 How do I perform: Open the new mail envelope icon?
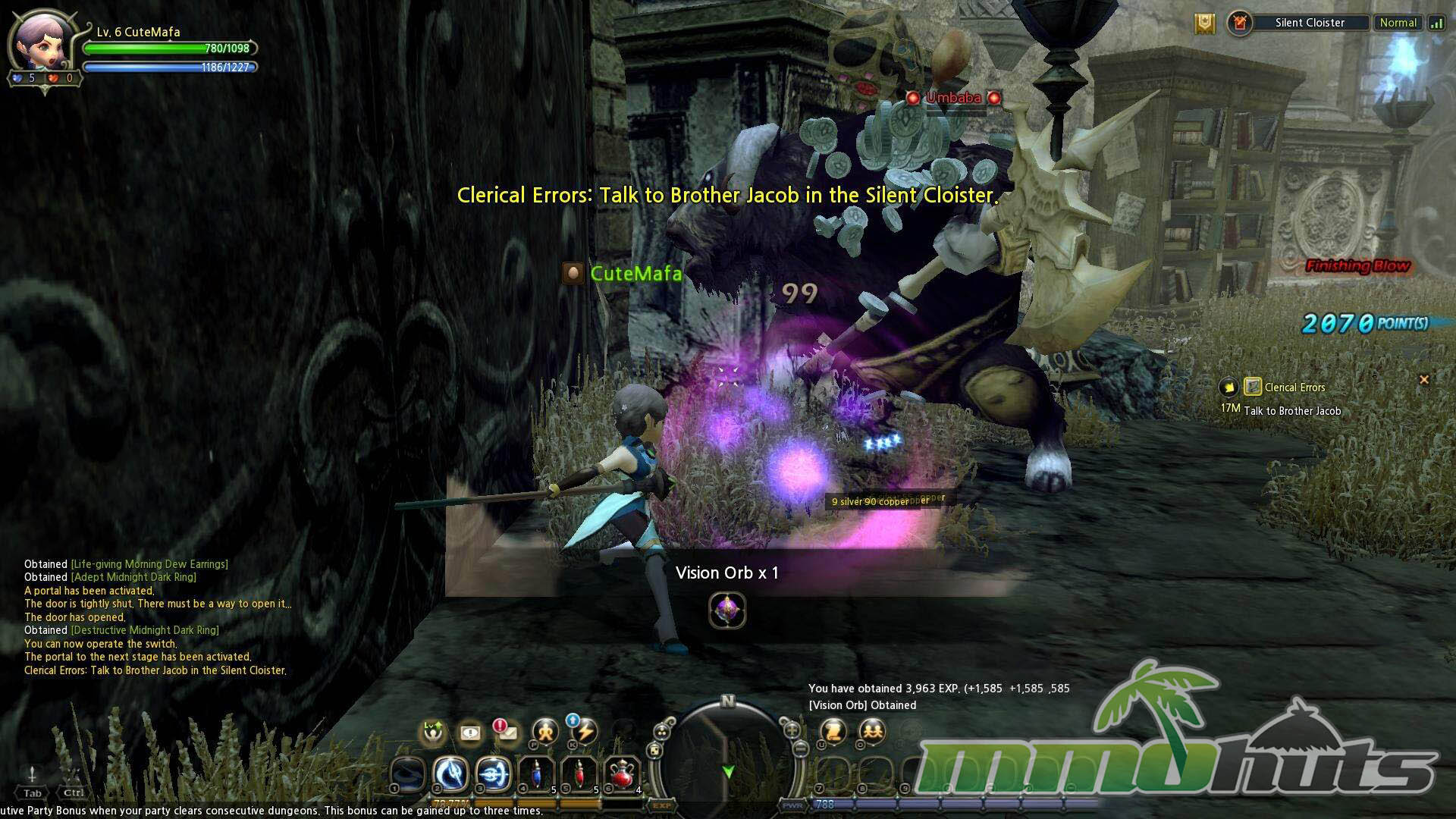pyautogui.click(x=506, y=732)
